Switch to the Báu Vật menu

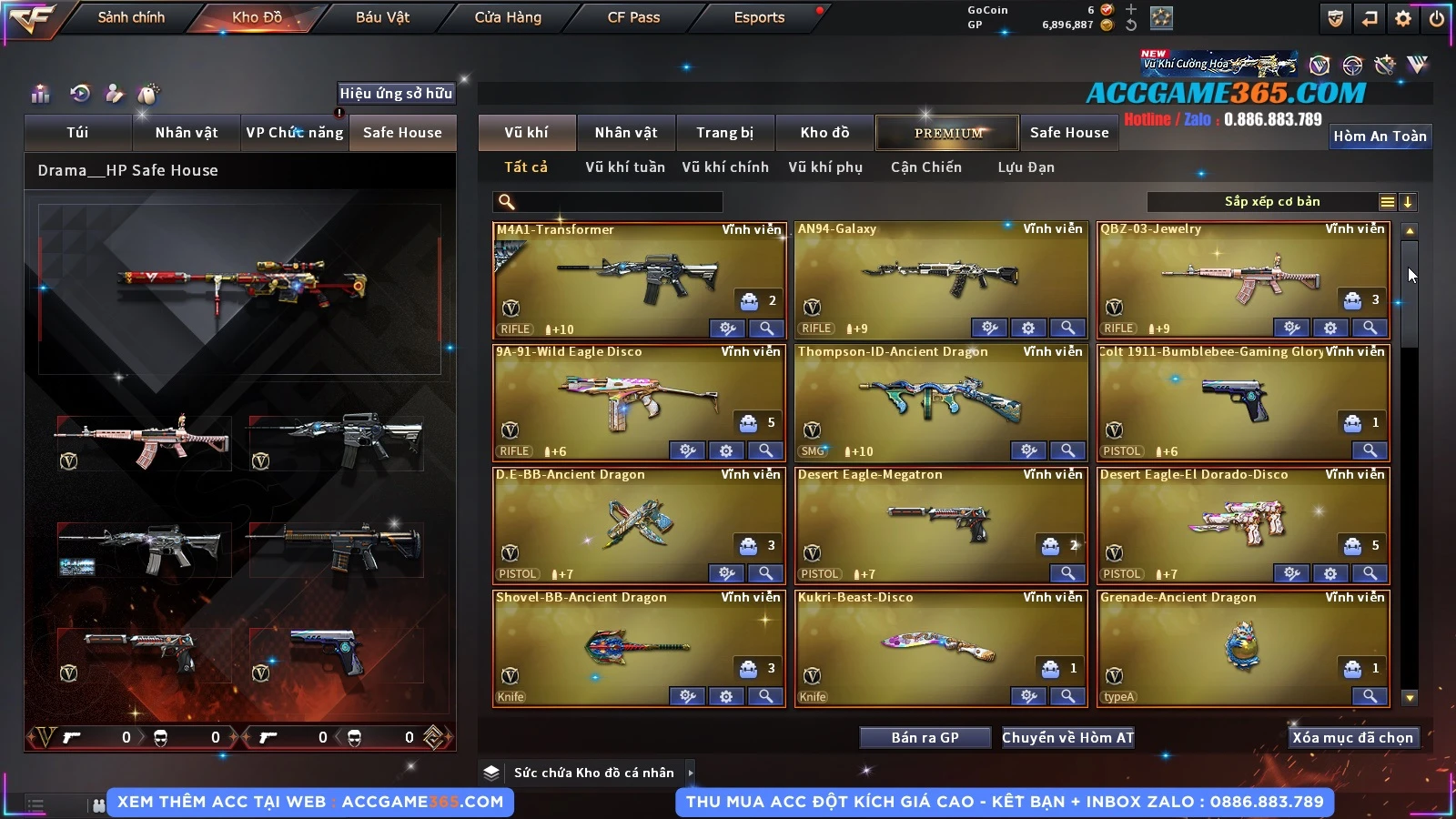pos(382,17)
